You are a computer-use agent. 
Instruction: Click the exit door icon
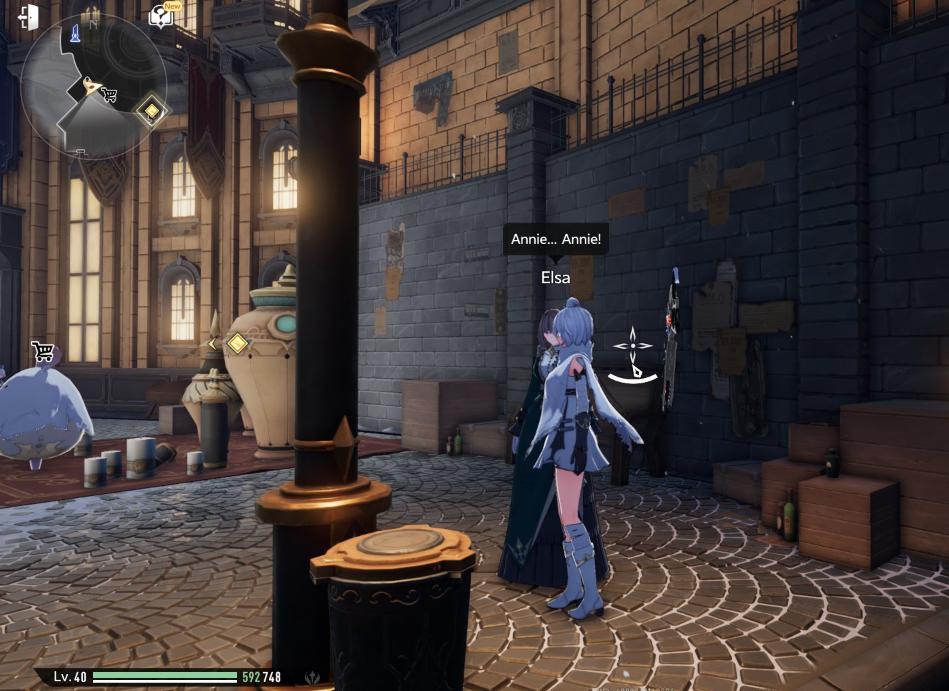tap(27, 17)
